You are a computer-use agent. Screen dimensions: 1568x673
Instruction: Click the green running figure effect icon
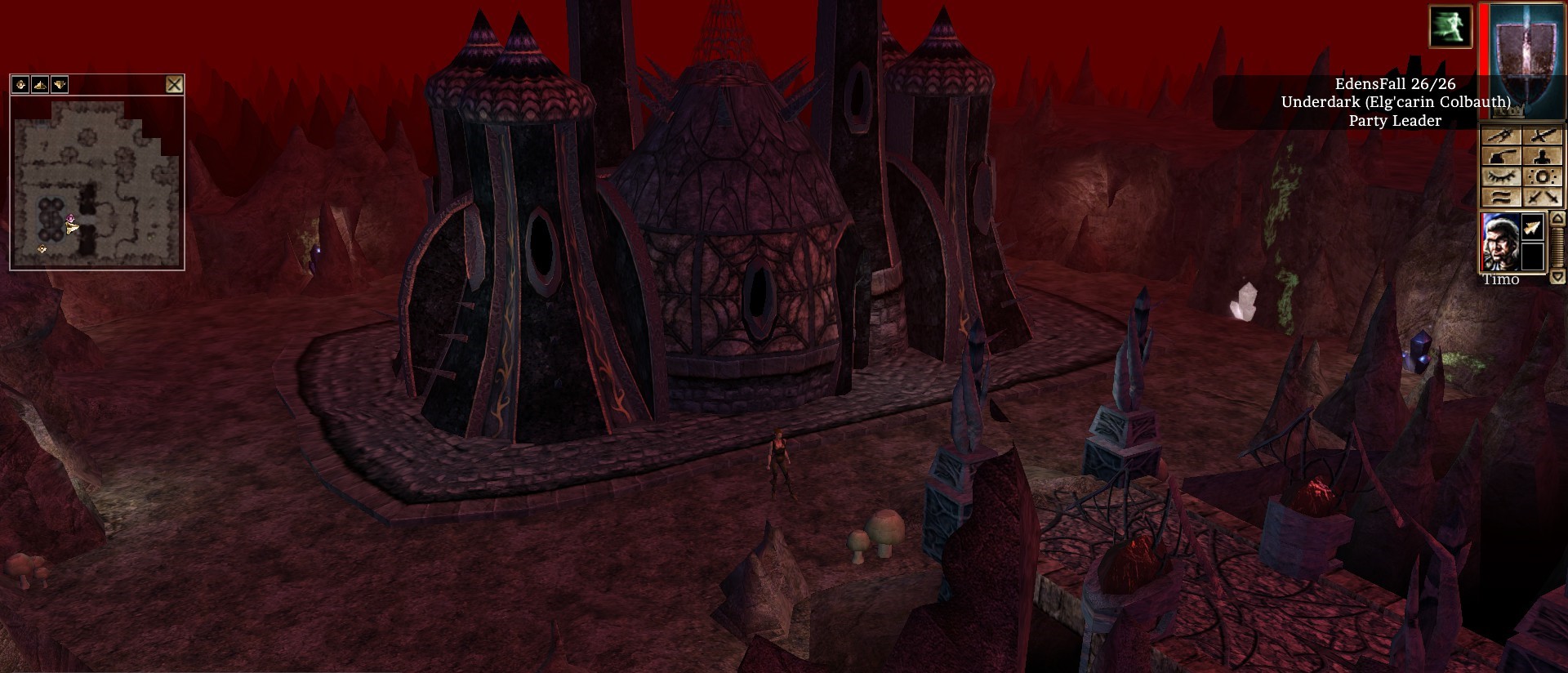[x=1450, y=26]
